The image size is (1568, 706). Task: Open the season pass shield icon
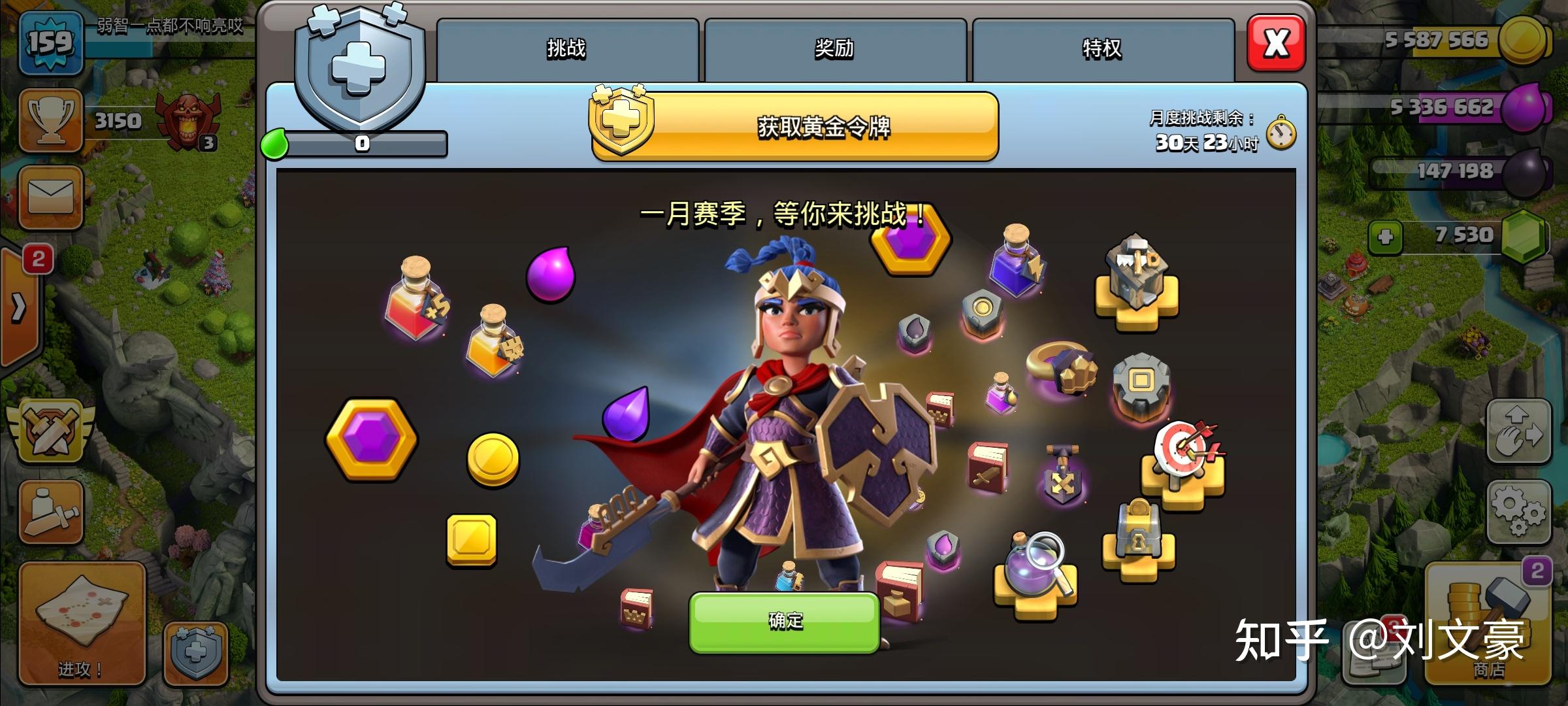[195, 652]
